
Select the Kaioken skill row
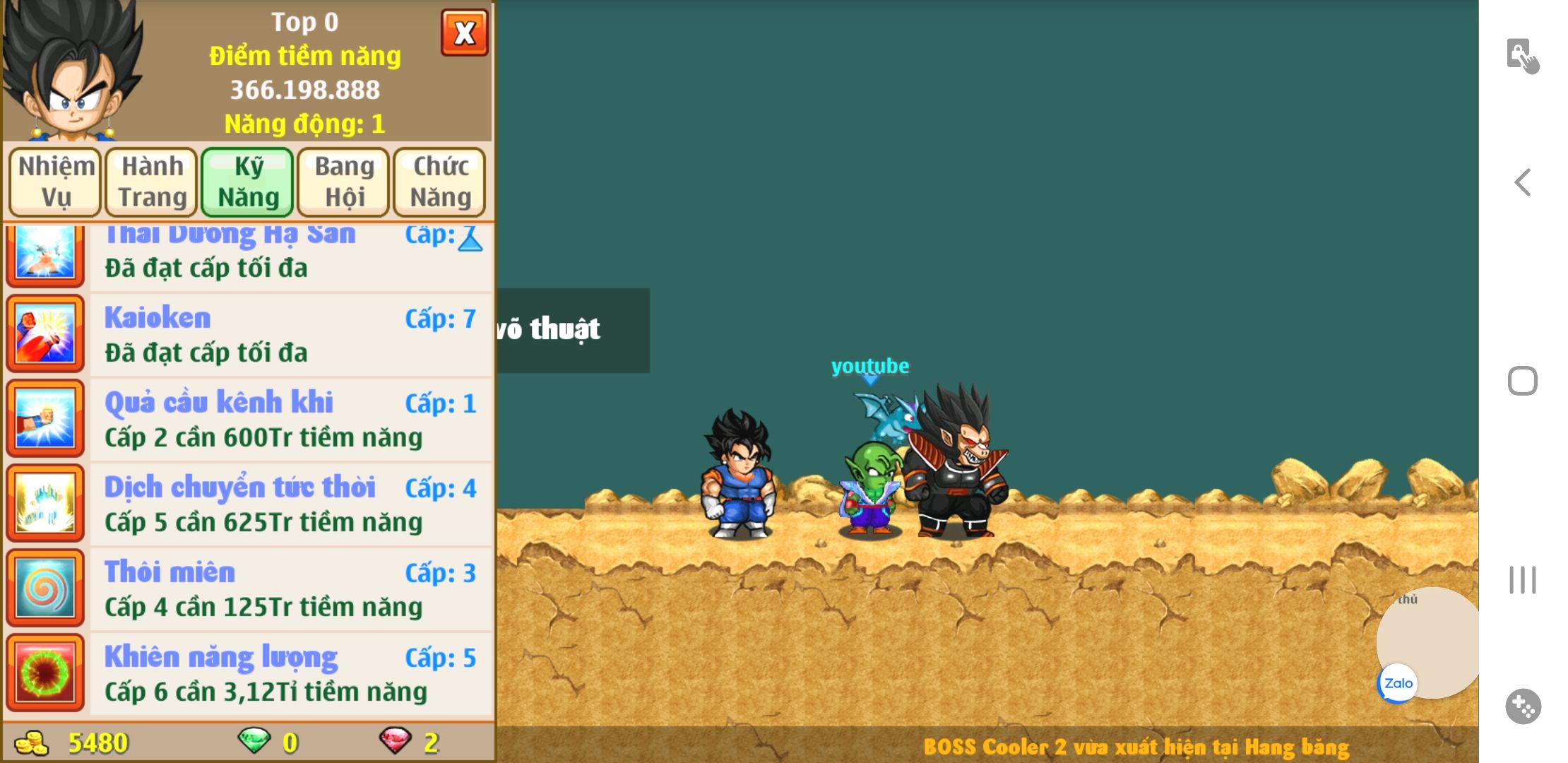click(x=290, y=335)
